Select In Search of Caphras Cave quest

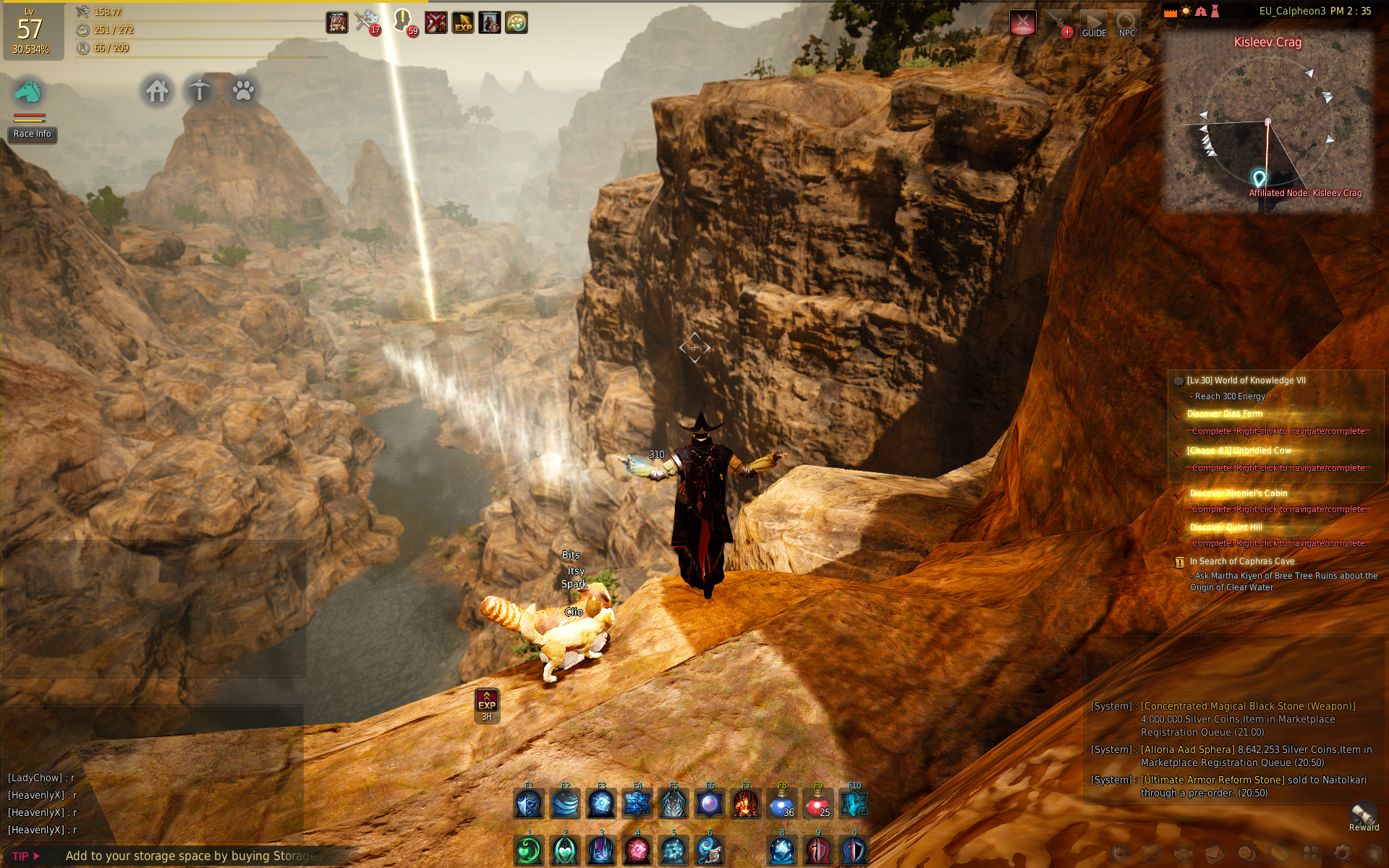(x=1242, y=561)
